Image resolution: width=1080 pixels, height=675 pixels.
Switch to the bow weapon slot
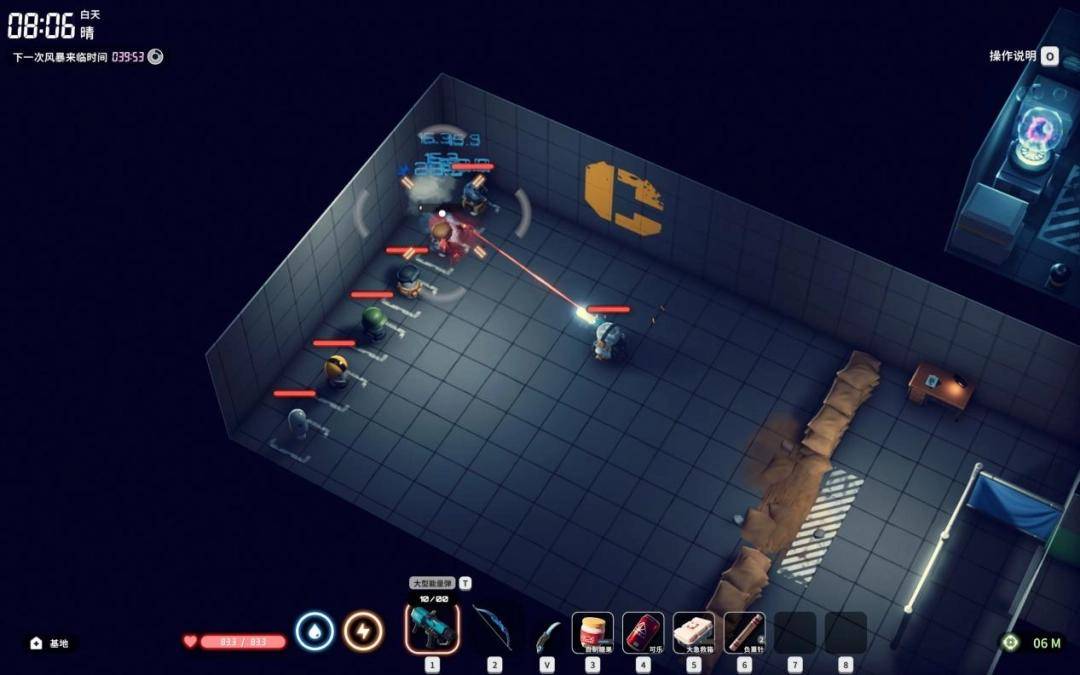(493, 629)
